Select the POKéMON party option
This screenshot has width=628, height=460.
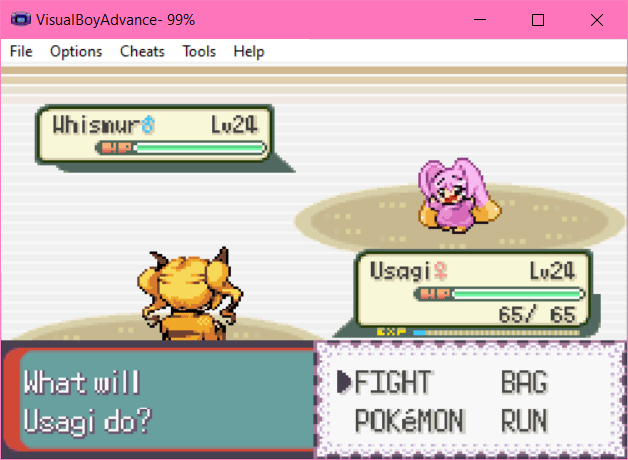point(409,422)
